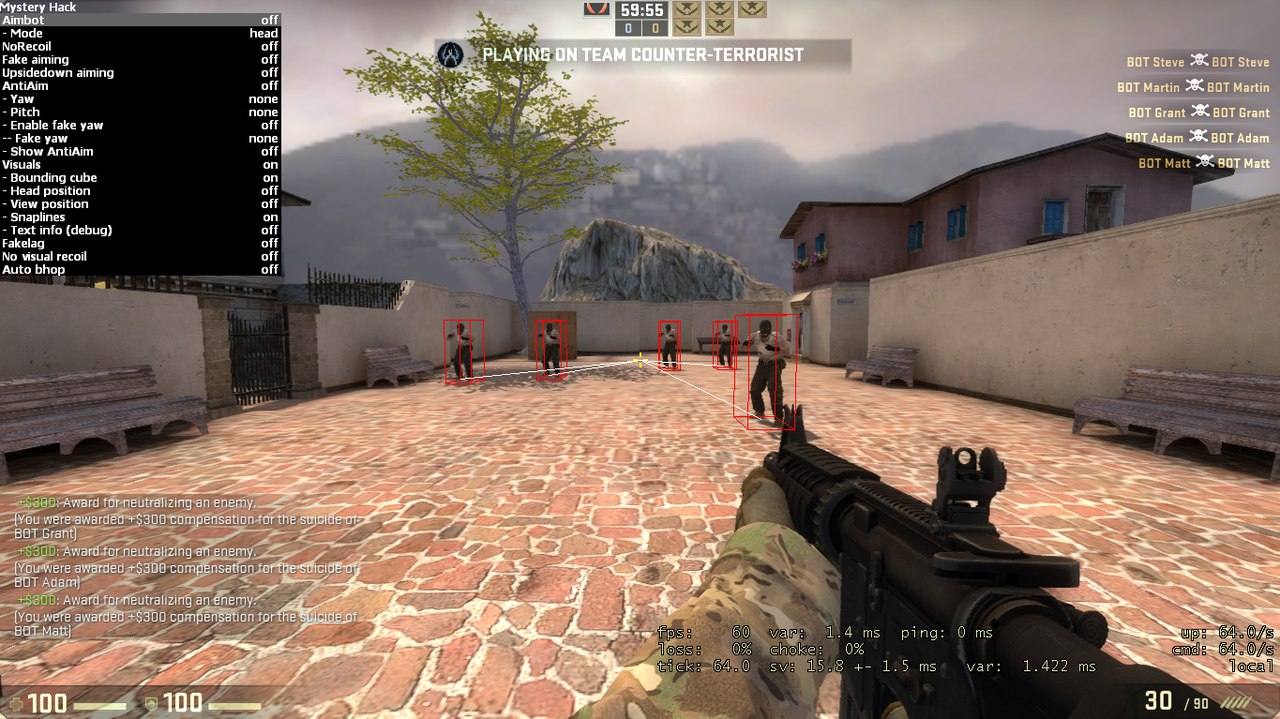Select the Pitch setting row
1280x719 pixels.
(140, 112)
